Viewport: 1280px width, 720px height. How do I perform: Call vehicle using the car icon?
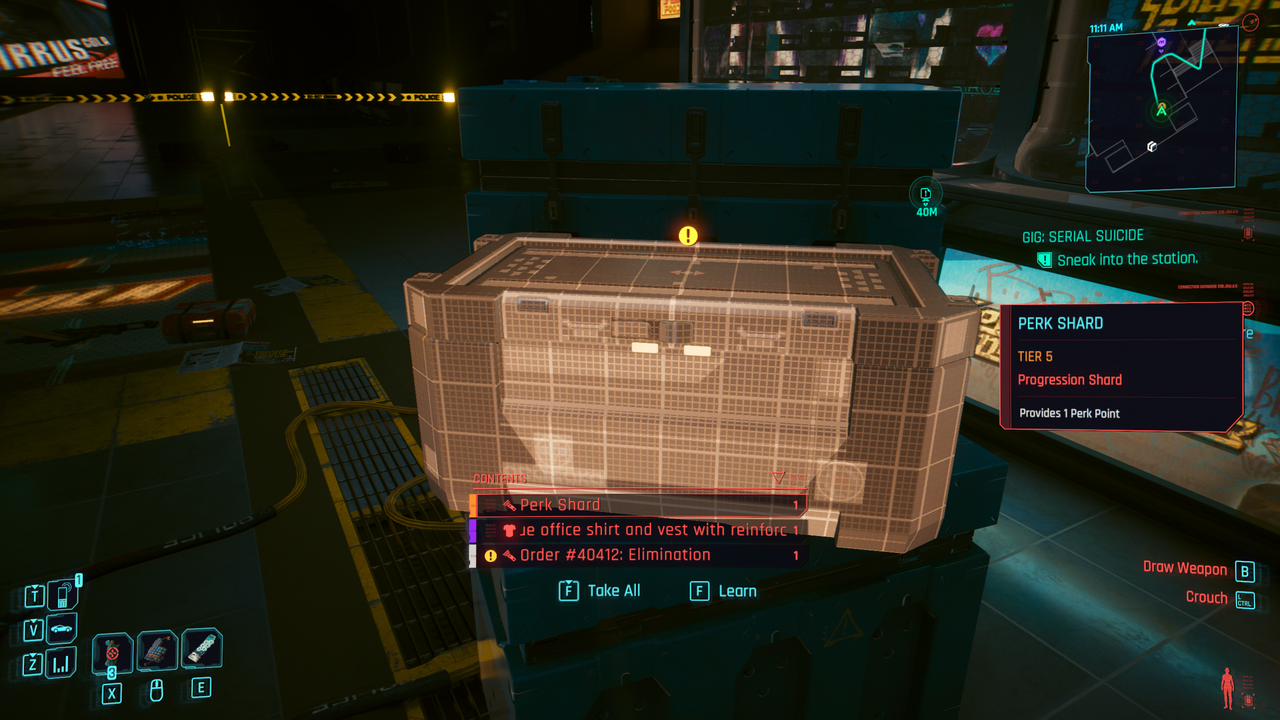coord(62,629)
